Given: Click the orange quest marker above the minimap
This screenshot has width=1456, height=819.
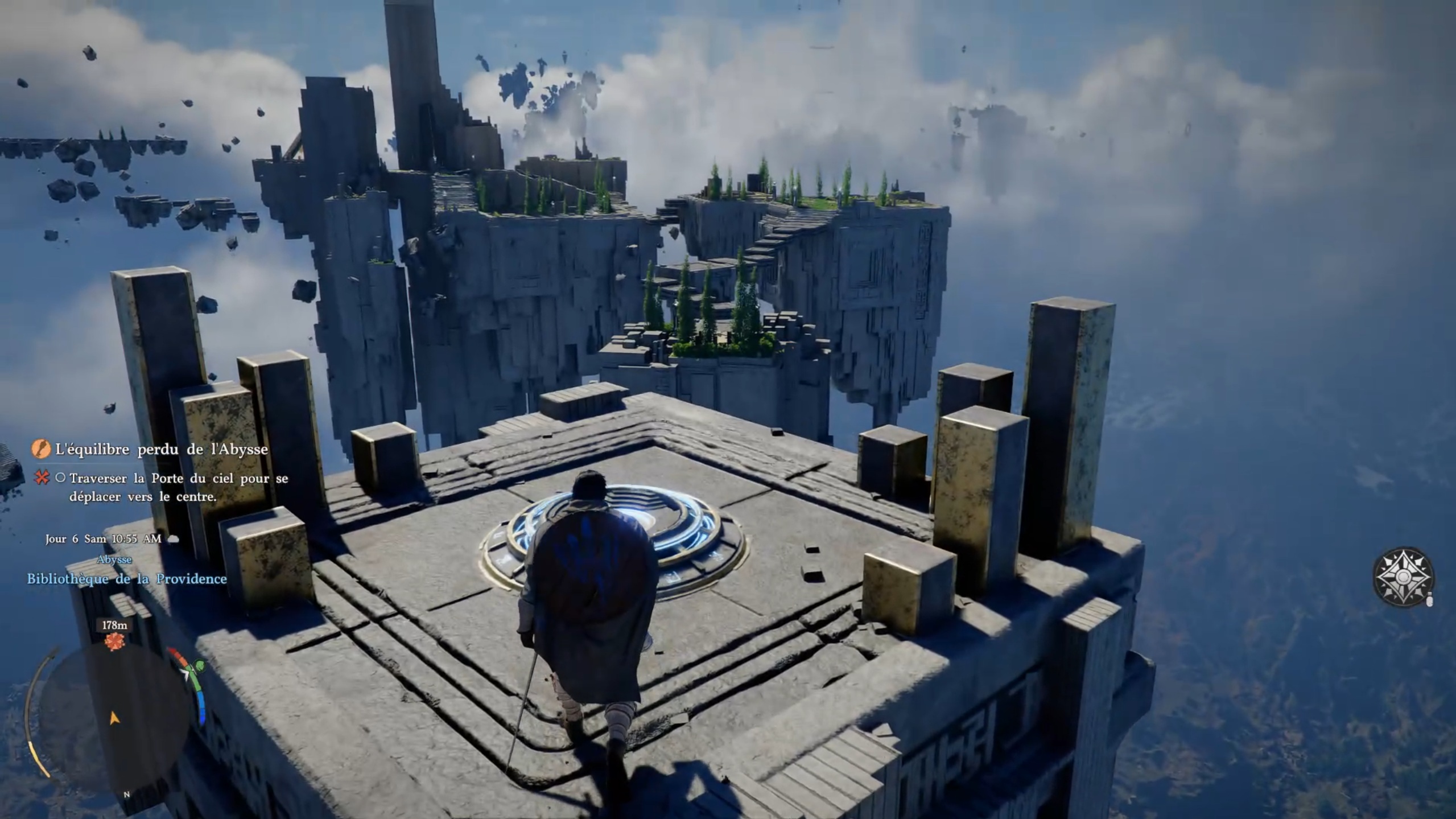Looking at the screenshot, I should (x=114, y=641).
